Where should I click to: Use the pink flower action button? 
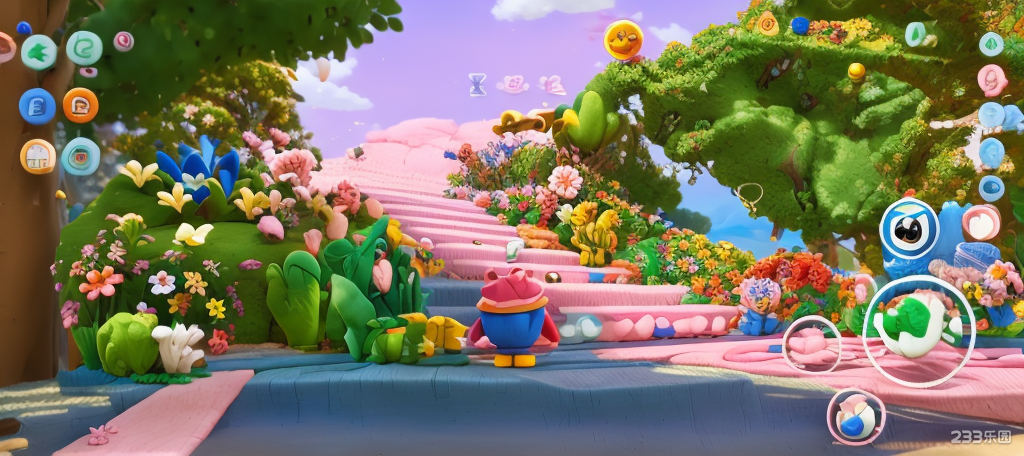(x=811, y=344)
